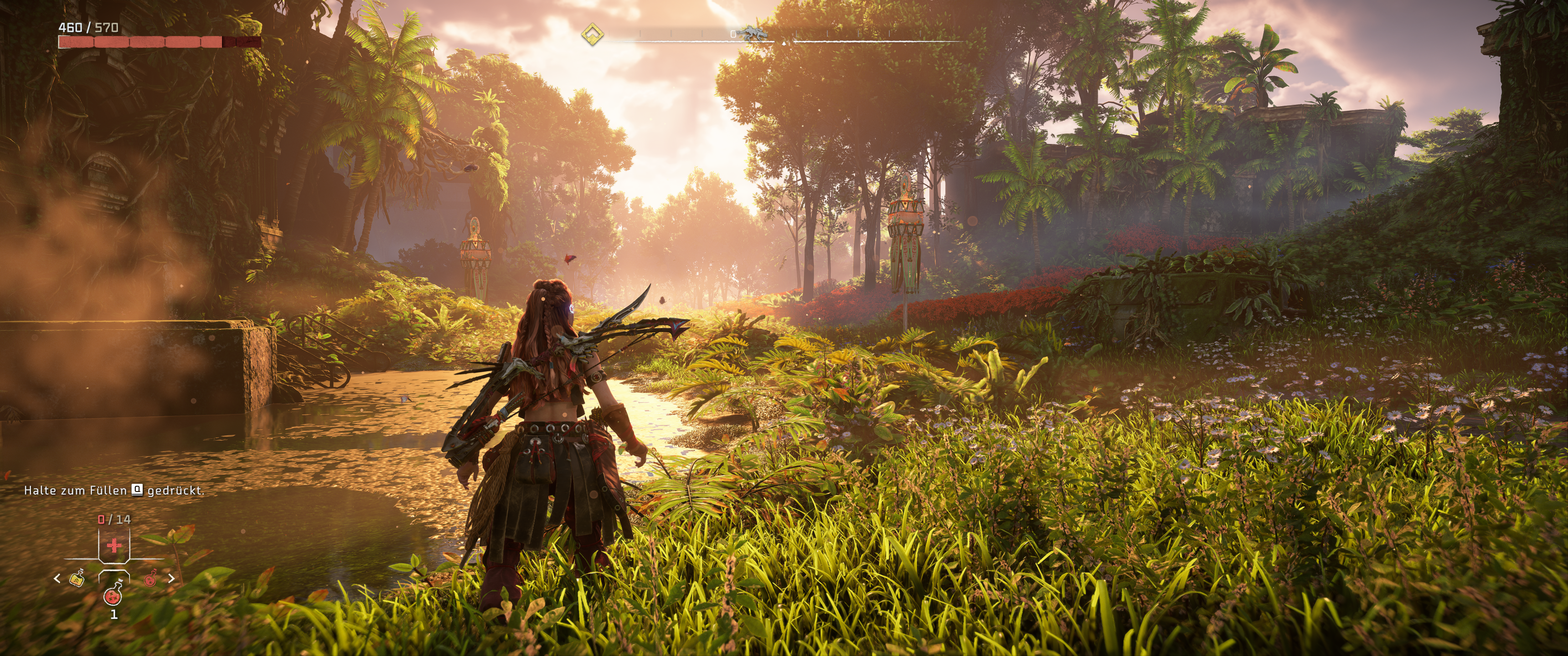Select the medicine pouch red cross slot
The image size is (1568, 656).
(x=114, y=546)
